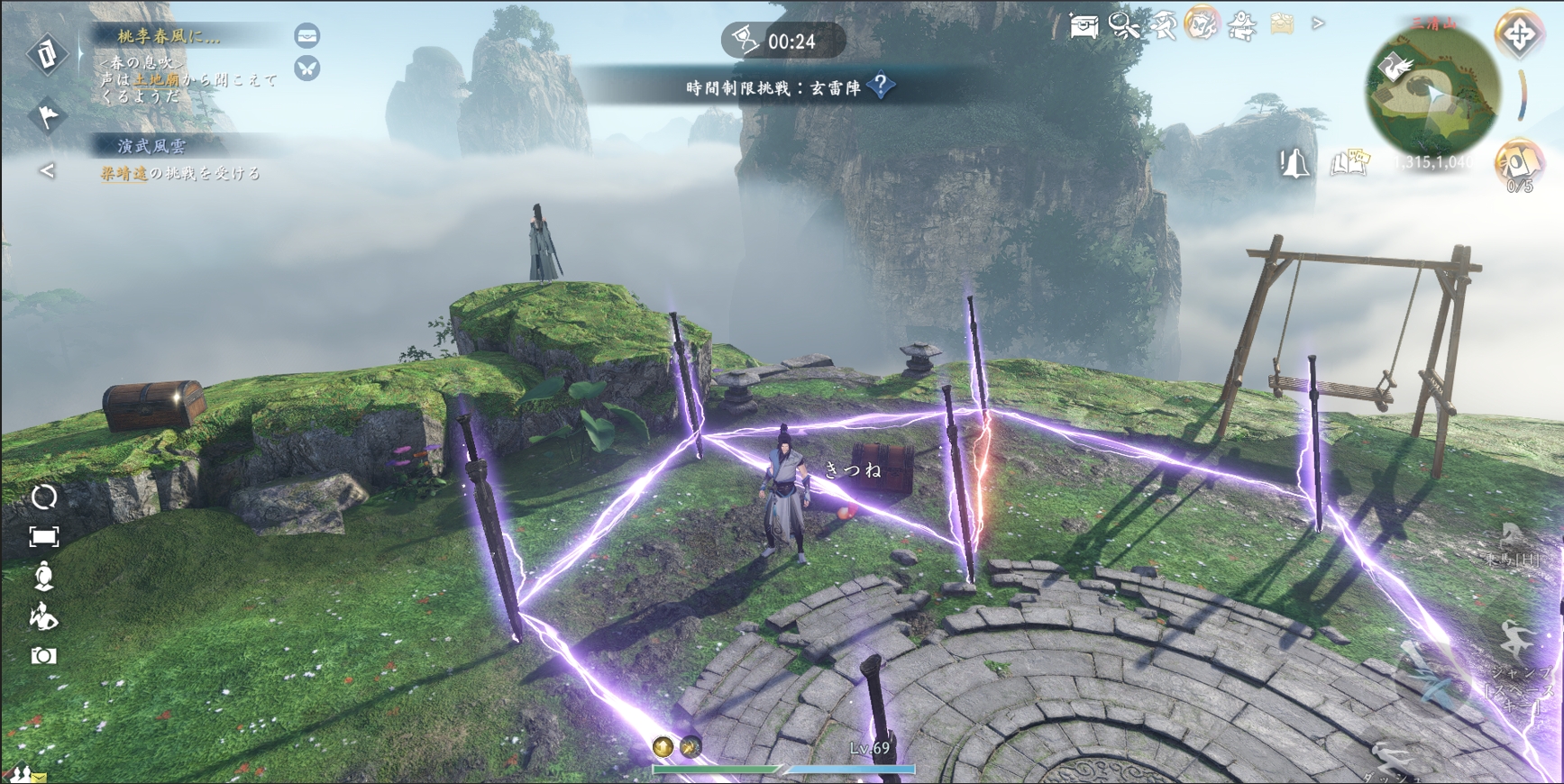Open the 三清山 minimap

(1432, 92)
